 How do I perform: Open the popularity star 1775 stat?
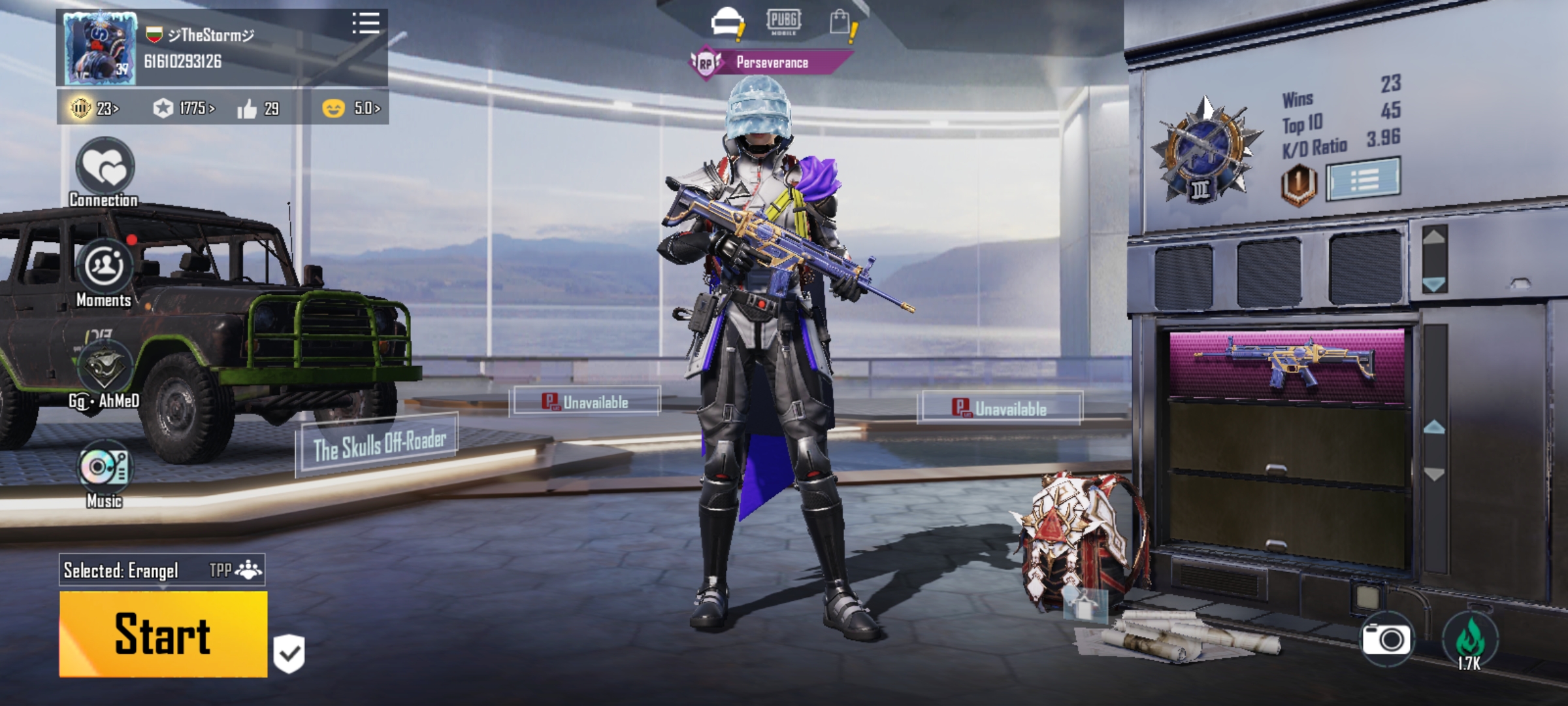pos(184,109)
